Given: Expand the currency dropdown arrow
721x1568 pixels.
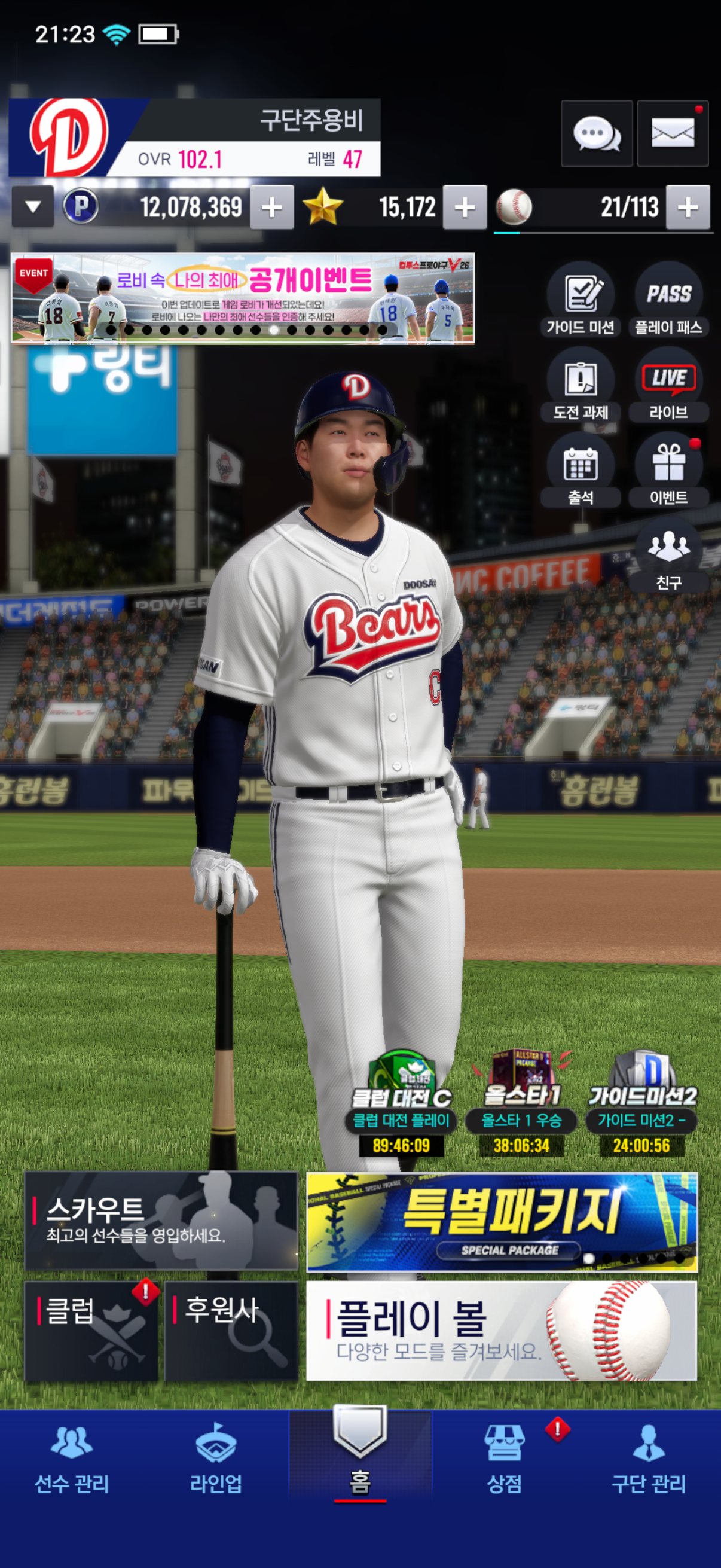Looking at the screenshot, I should point(33,207).
